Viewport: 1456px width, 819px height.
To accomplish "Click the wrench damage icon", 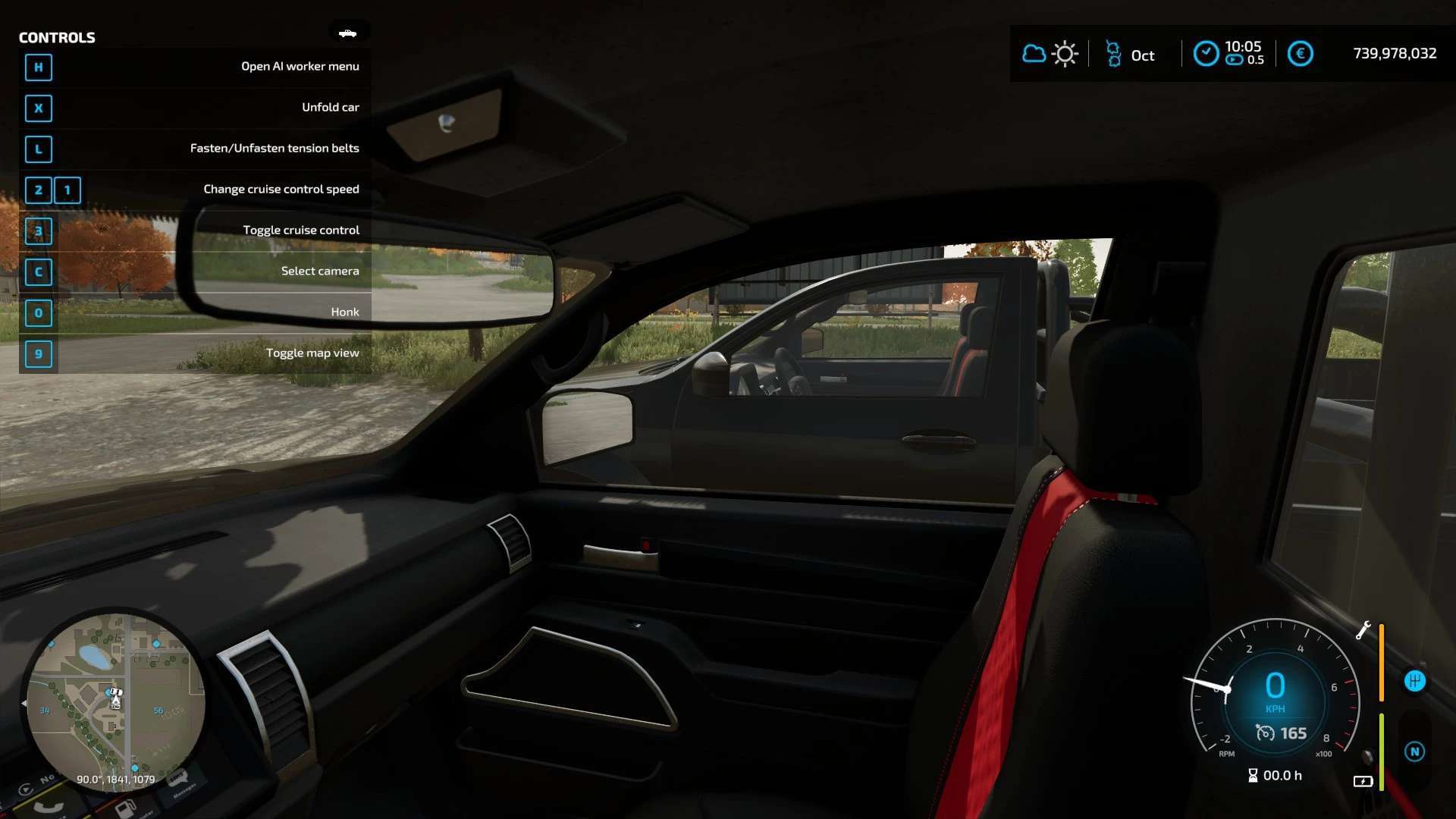I will (1363, 630).
